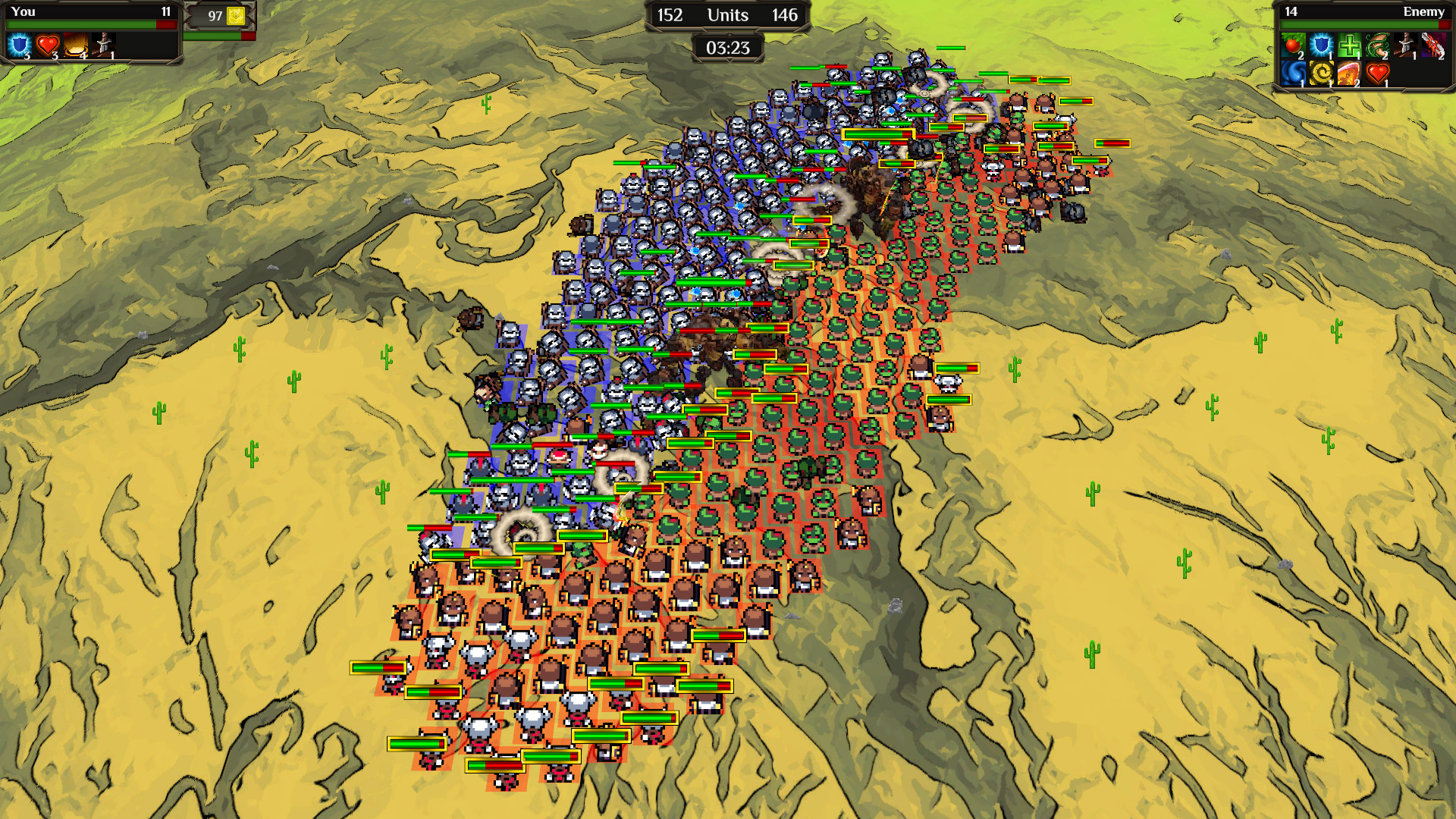Click the battle timer showing 03:23
This screenshot has height=819, width=1456.
click(726, 49)
